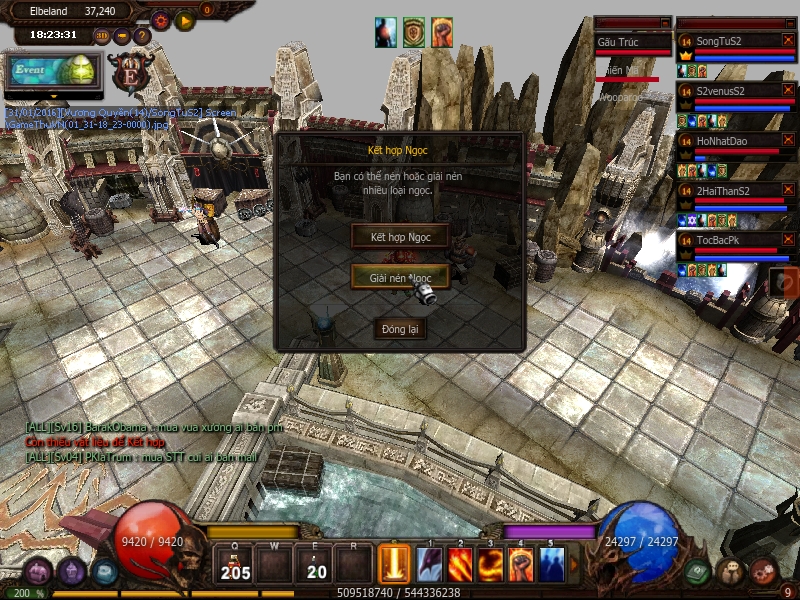800x600 pixels.
Task: Target the Gấu Trúc name plate
Action: 632,42
